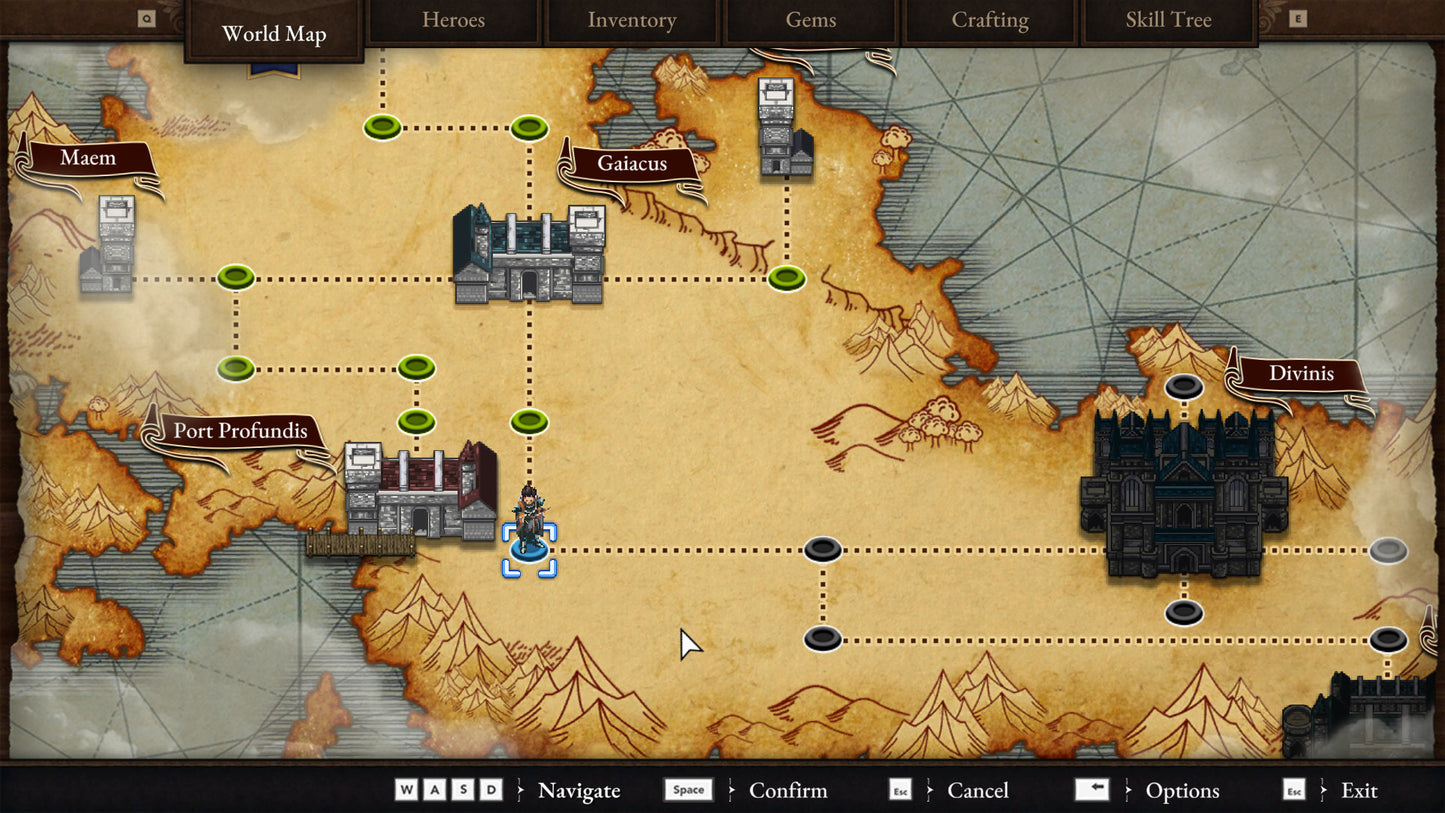Select the Gaiacus castle on the map

click(528, 256)
